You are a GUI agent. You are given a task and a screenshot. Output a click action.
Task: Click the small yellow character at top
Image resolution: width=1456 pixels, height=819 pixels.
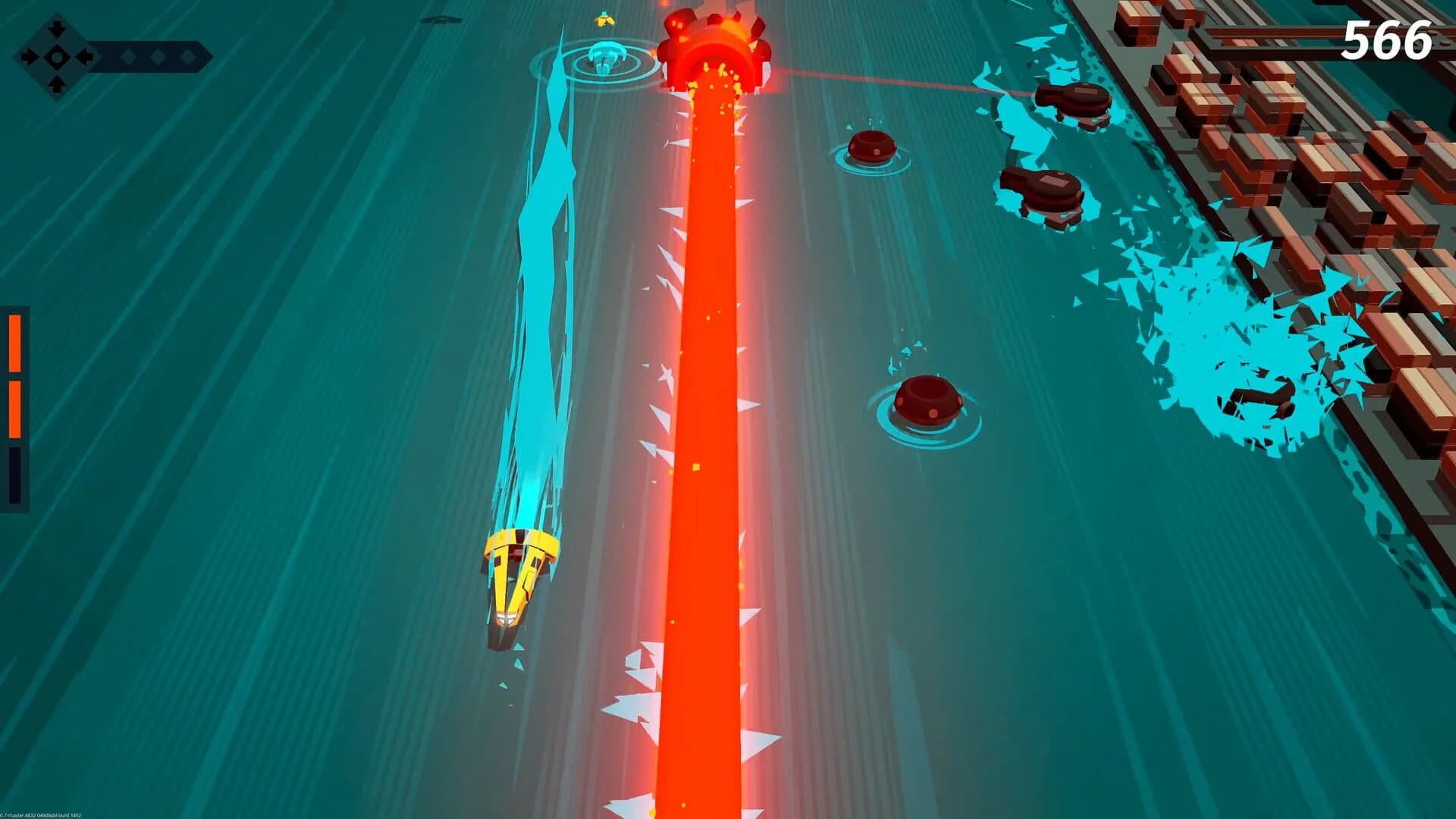coord(605,19)
